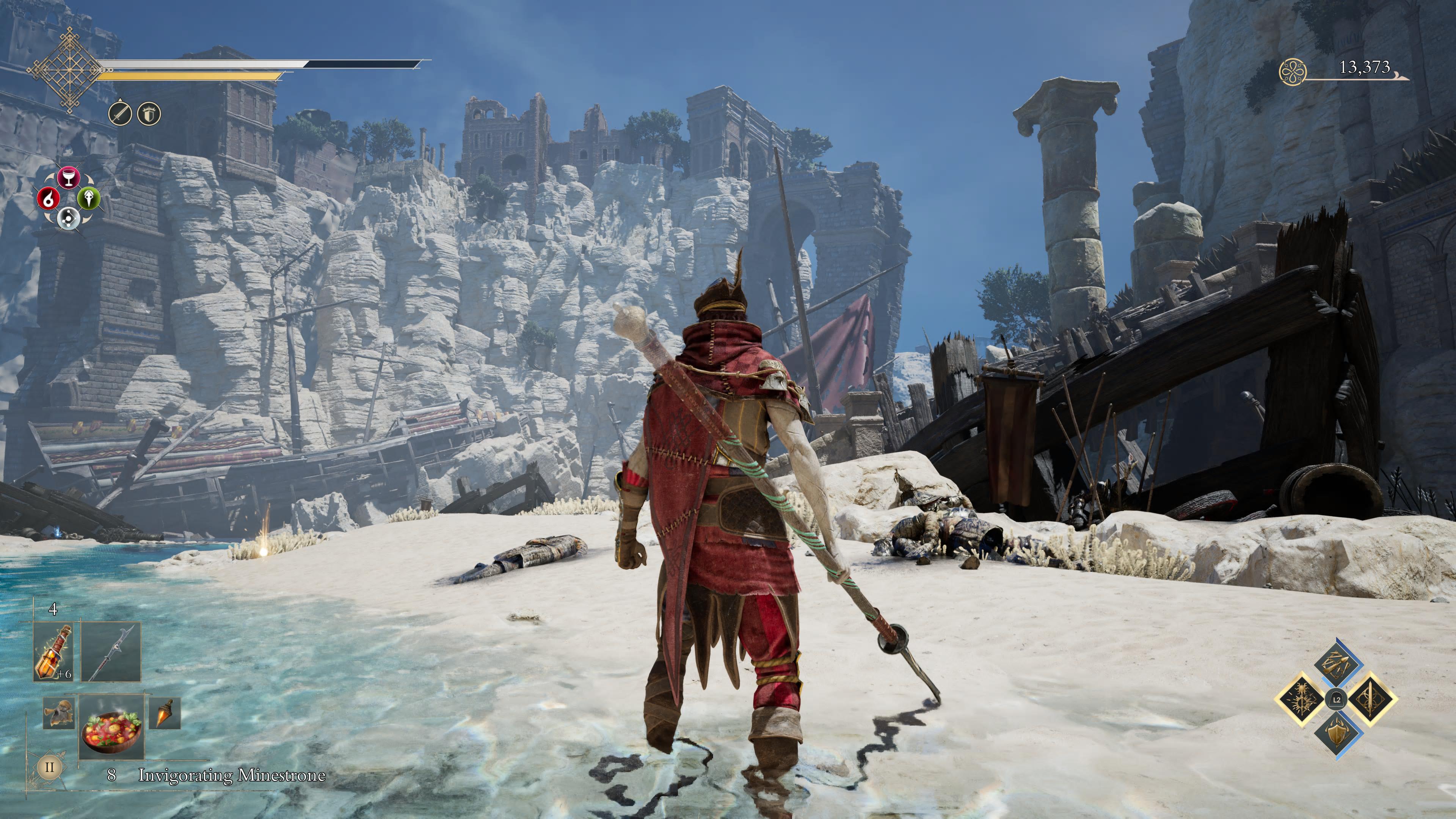Pick the orange spinning-top item slot

(x=165, y=713)
